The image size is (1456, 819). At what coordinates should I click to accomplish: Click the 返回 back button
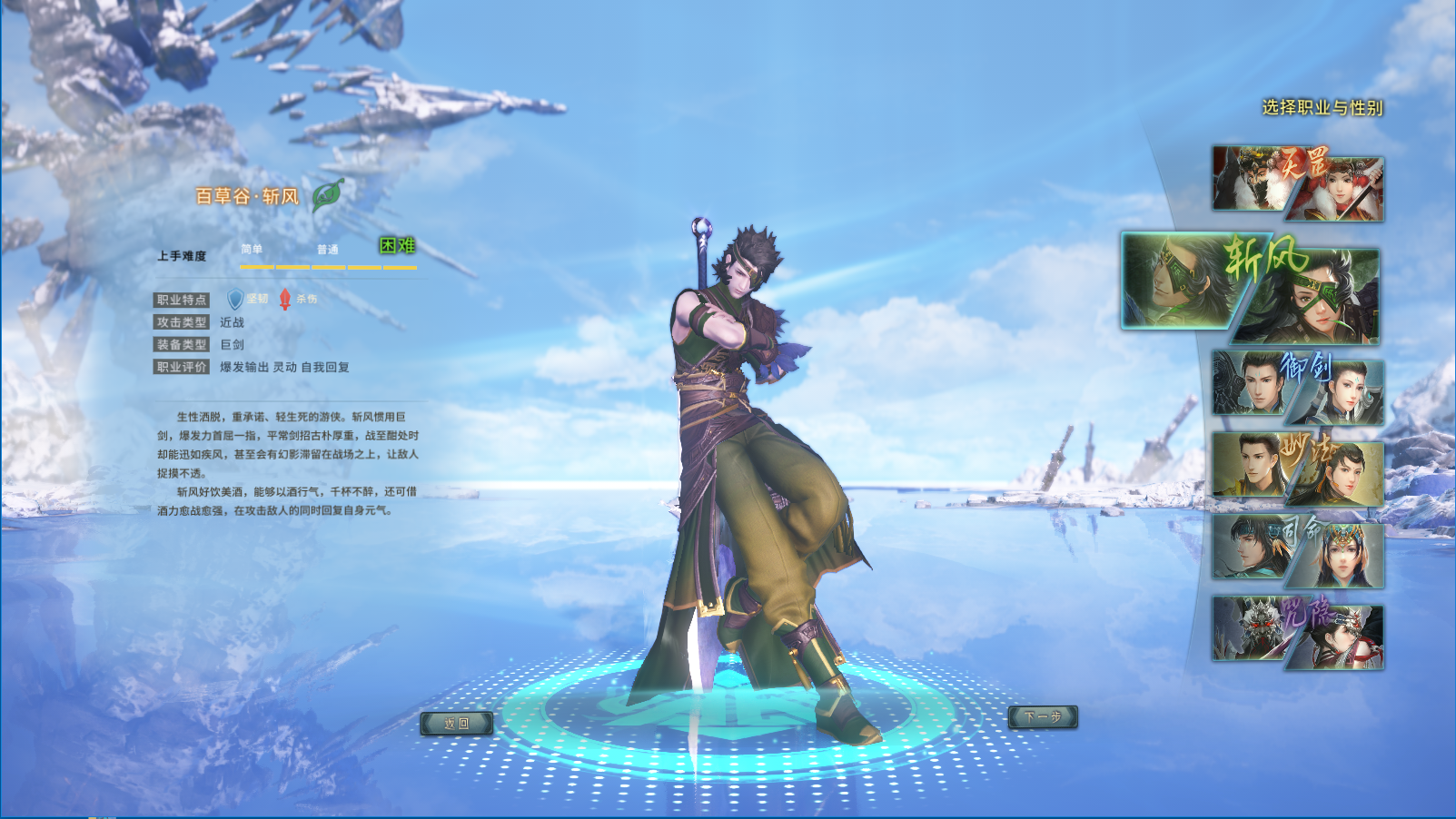pyautogui.click(x=457, y=723)
